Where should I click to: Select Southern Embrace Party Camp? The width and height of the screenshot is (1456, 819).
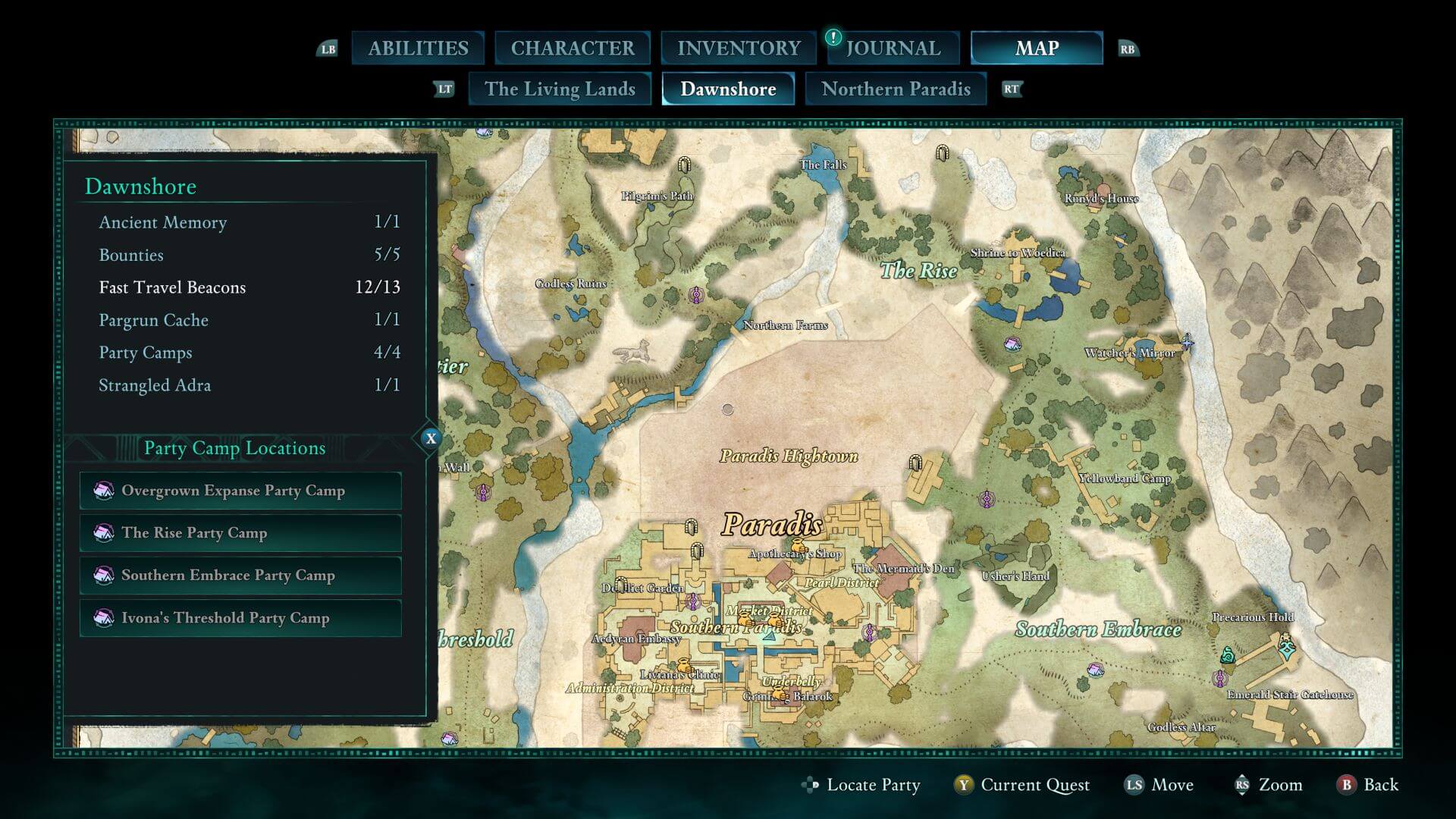240,576
